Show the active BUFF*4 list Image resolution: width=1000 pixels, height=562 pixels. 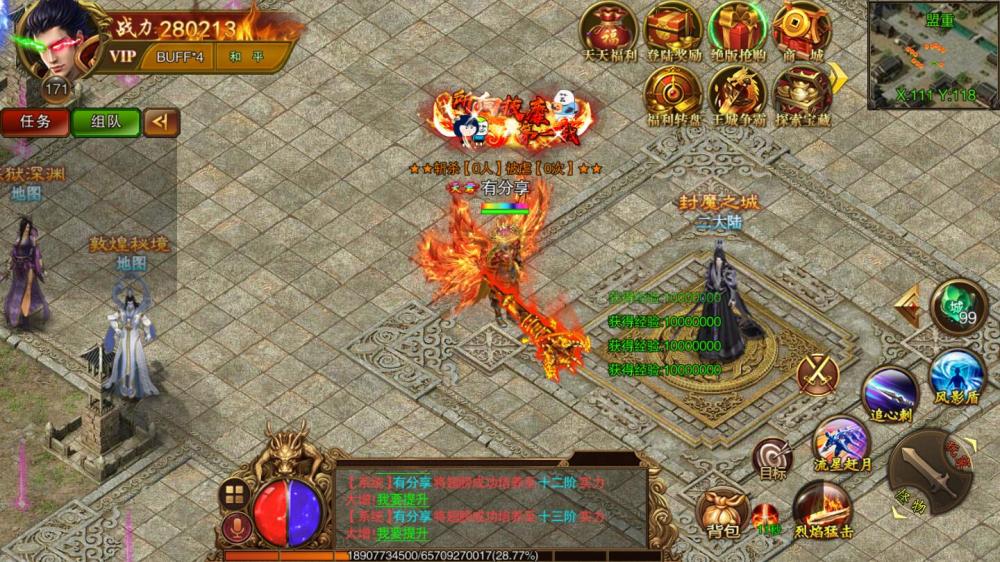pos(180,56)
